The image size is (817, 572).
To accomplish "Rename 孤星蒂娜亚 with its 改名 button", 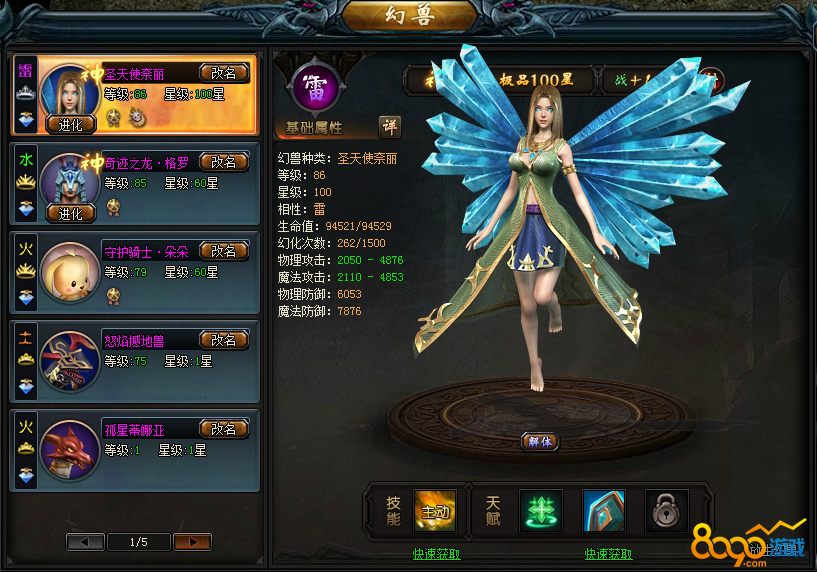I will [224, 429].
